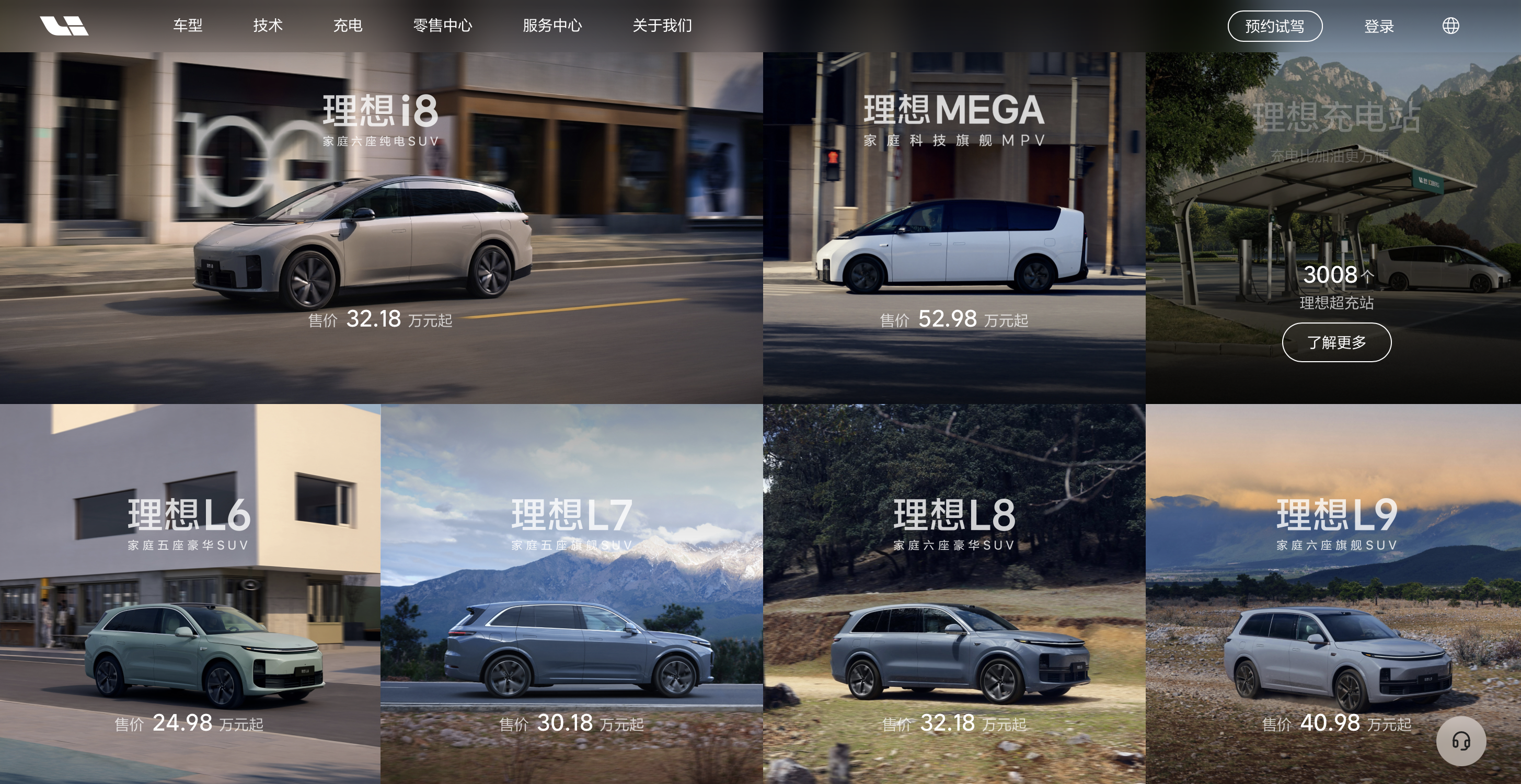Open the 车型 menu

(188, 26)
